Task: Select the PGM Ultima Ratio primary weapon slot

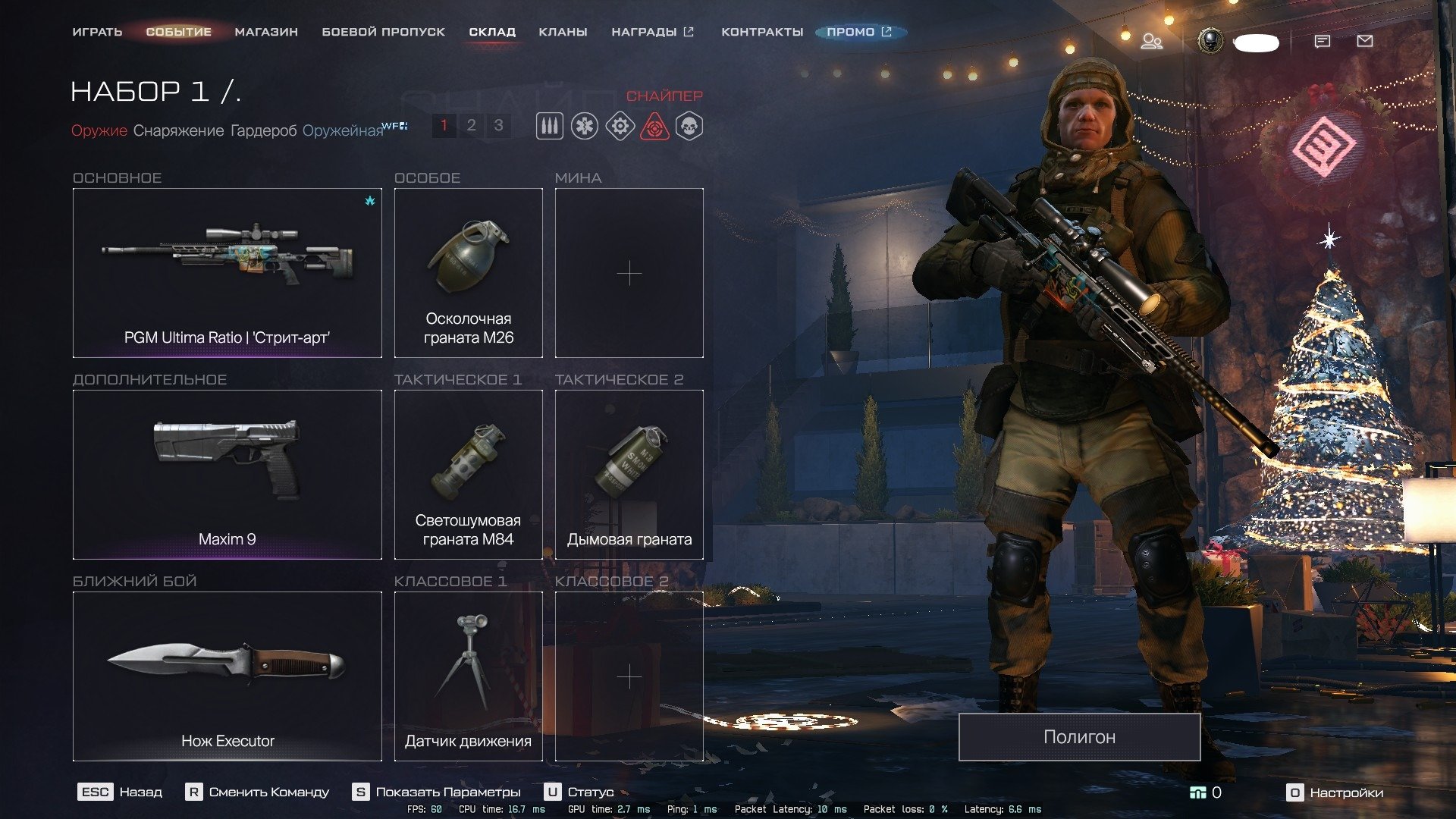Action: coord(227,273)
